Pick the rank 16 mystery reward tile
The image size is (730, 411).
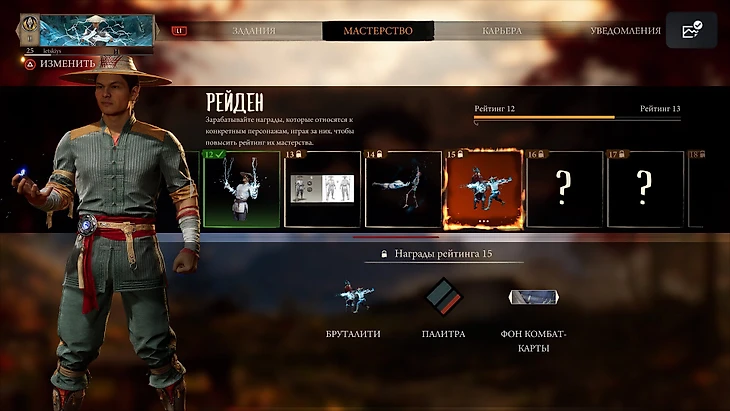pos(565,188)
